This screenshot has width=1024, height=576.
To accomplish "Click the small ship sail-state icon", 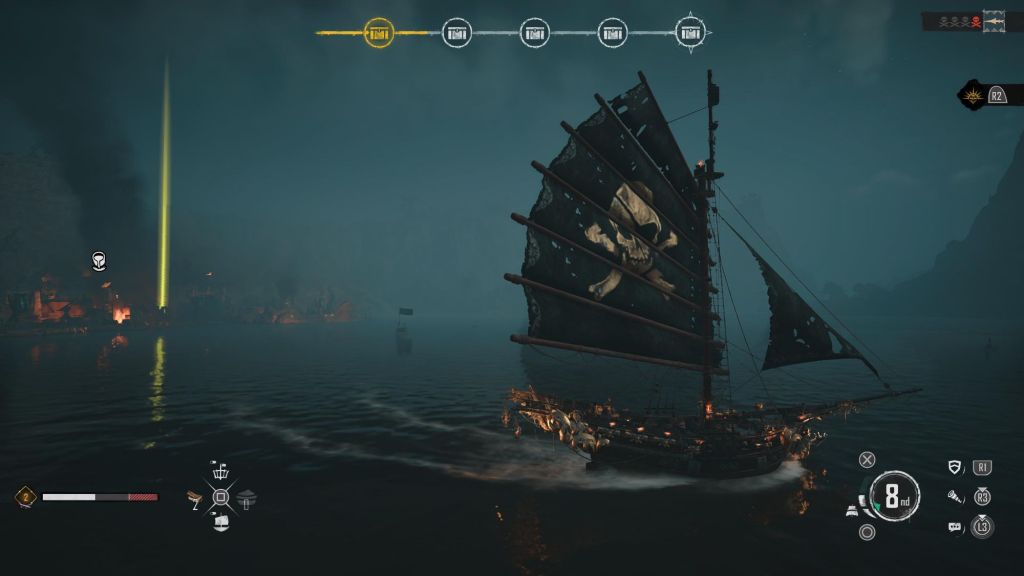I will pos(852,510).
